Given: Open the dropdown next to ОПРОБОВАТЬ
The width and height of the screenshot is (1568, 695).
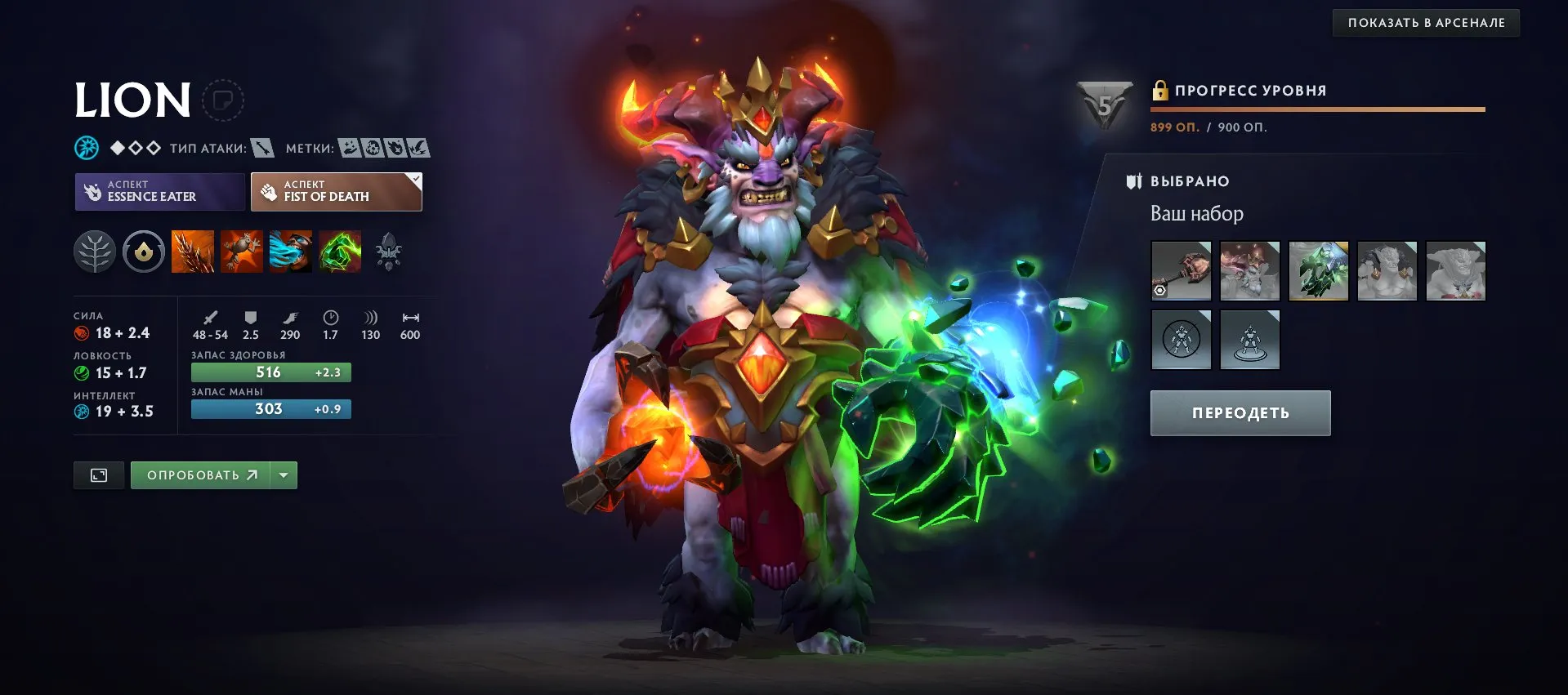Looking at the screenshot, I should [282, 474].
